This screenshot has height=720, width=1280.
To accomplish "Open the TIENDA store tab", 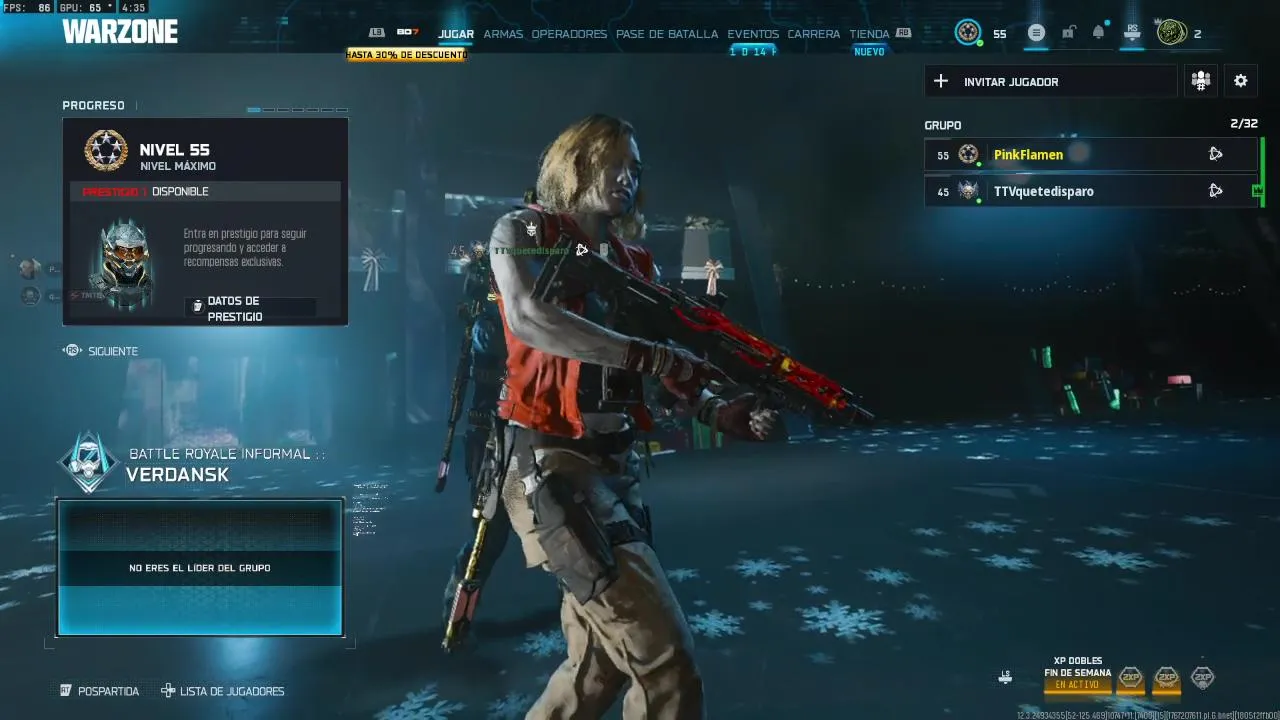I will pyautogui.click(x=869, y=34).
